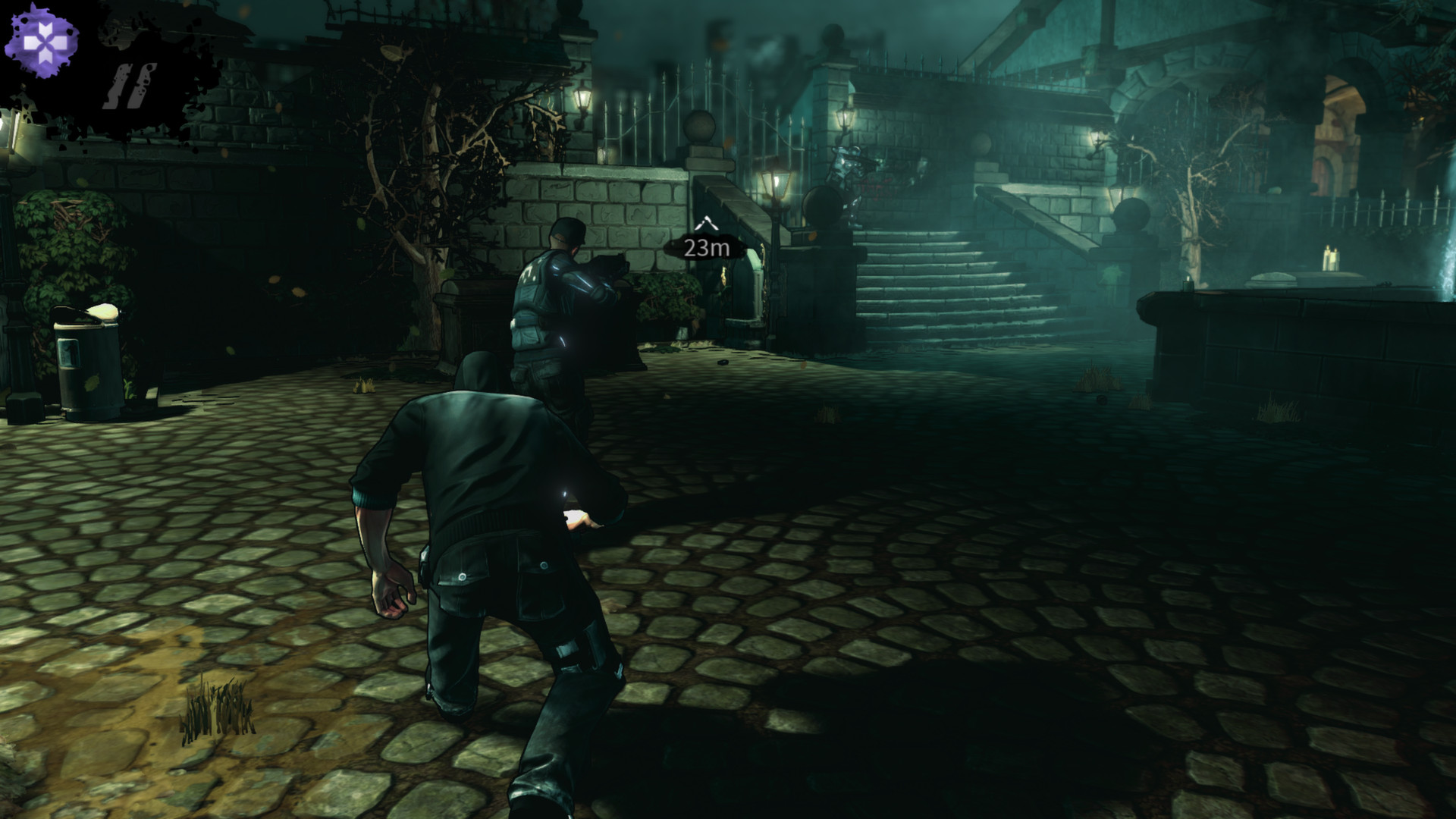Click the purple D-pad ability icon
The height and width of the screenshot is (819, 1456).
pos(42,42)
